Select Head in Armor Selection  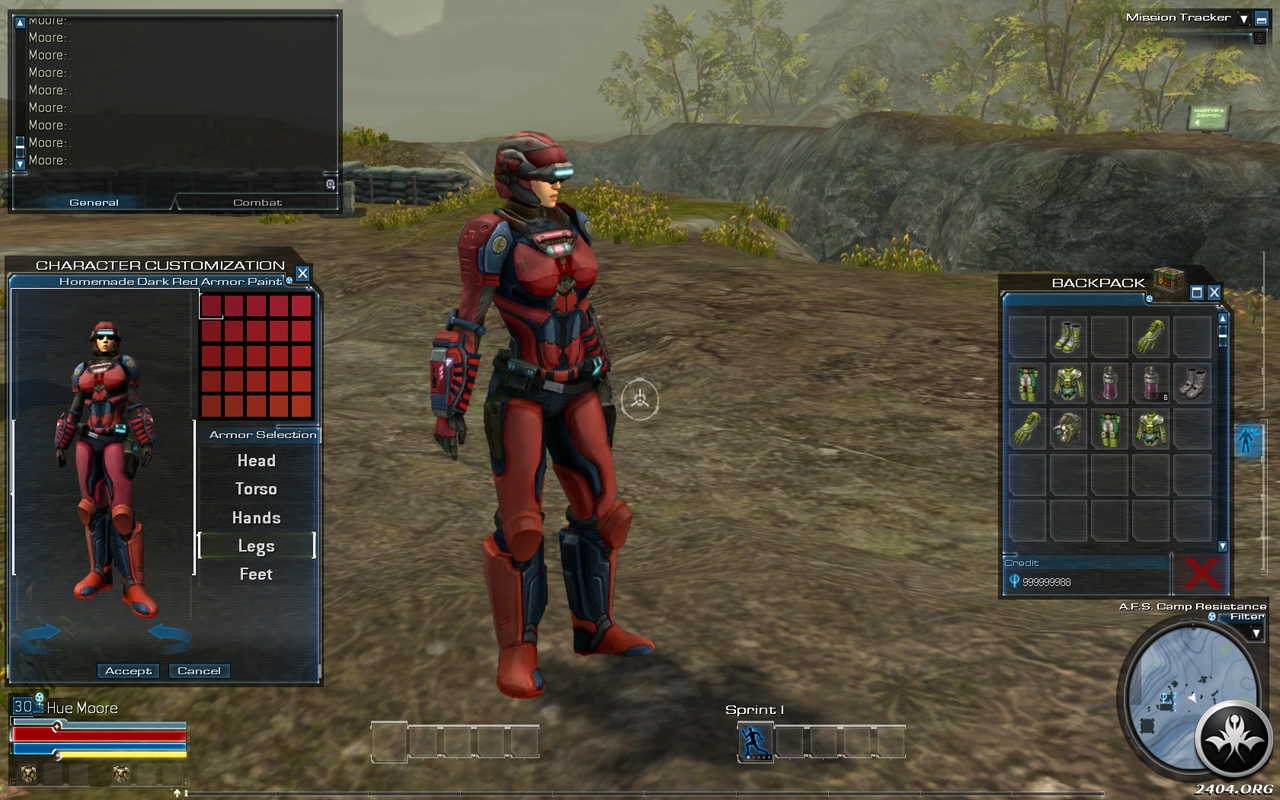point(256,461)
